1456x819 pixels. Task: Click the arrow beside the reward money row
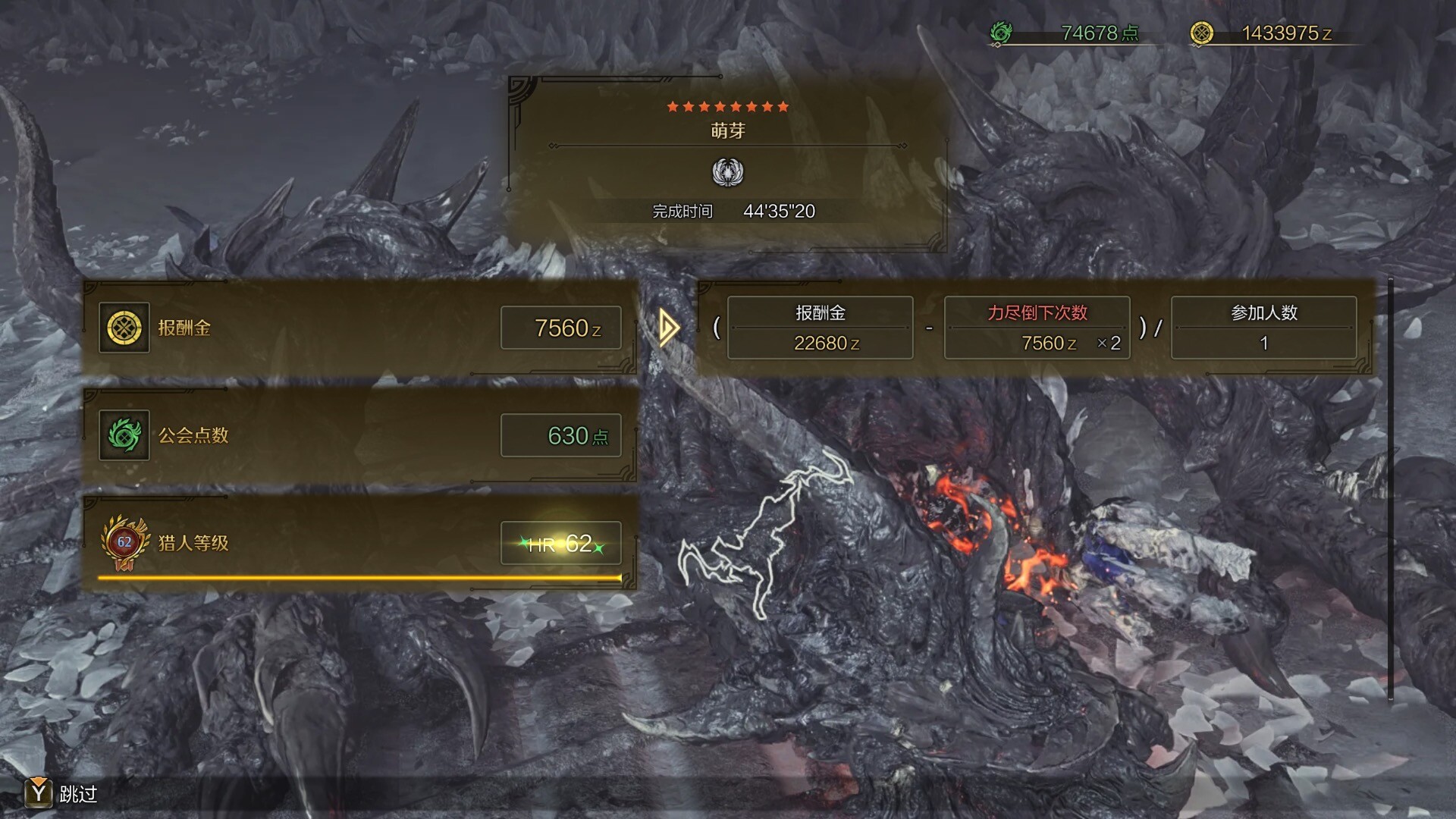point(668,328)
